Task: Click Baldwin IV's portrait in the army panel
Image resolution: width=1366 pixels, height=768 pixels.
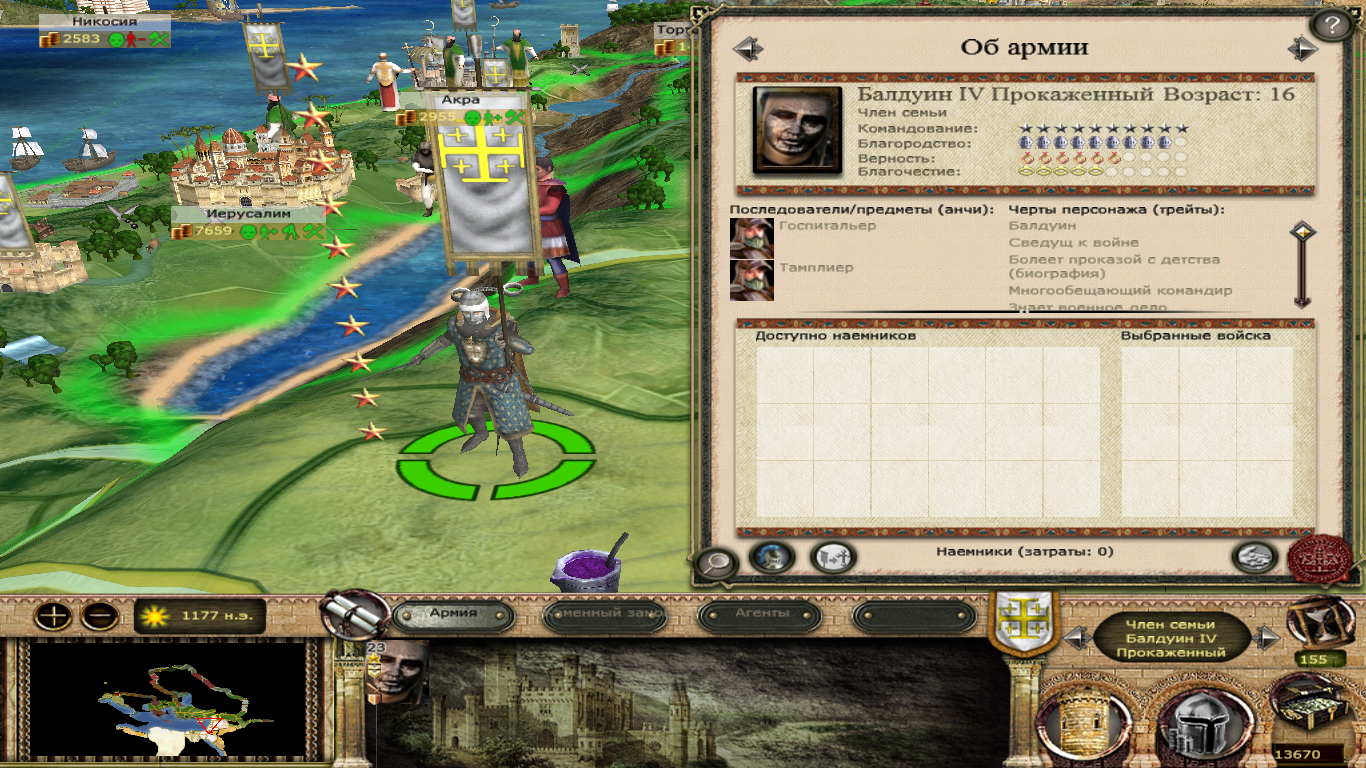Action: tap(797, 130)
